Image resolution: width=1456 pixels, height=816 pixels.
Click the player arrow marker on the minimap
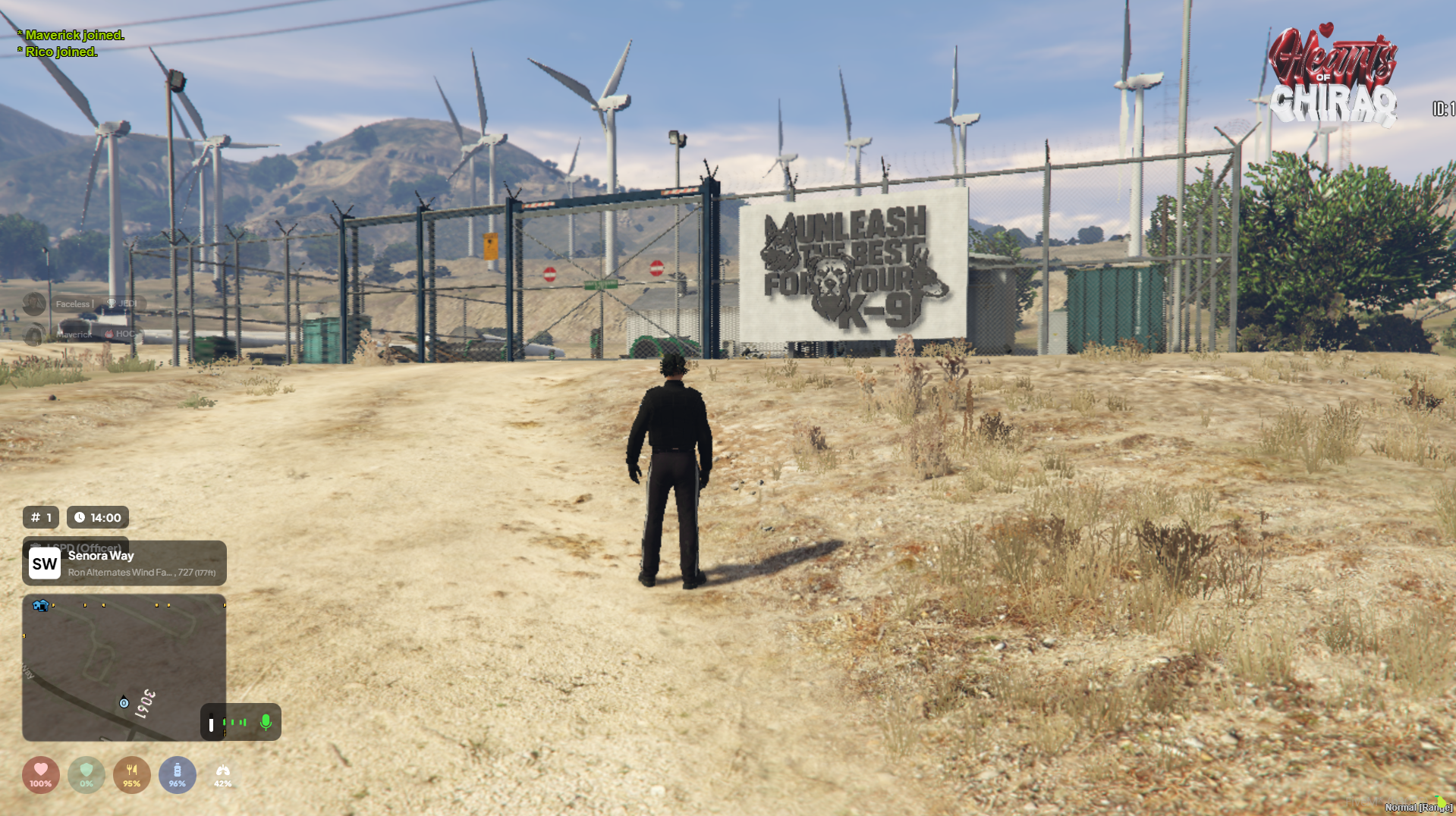(x=124, y=702)
